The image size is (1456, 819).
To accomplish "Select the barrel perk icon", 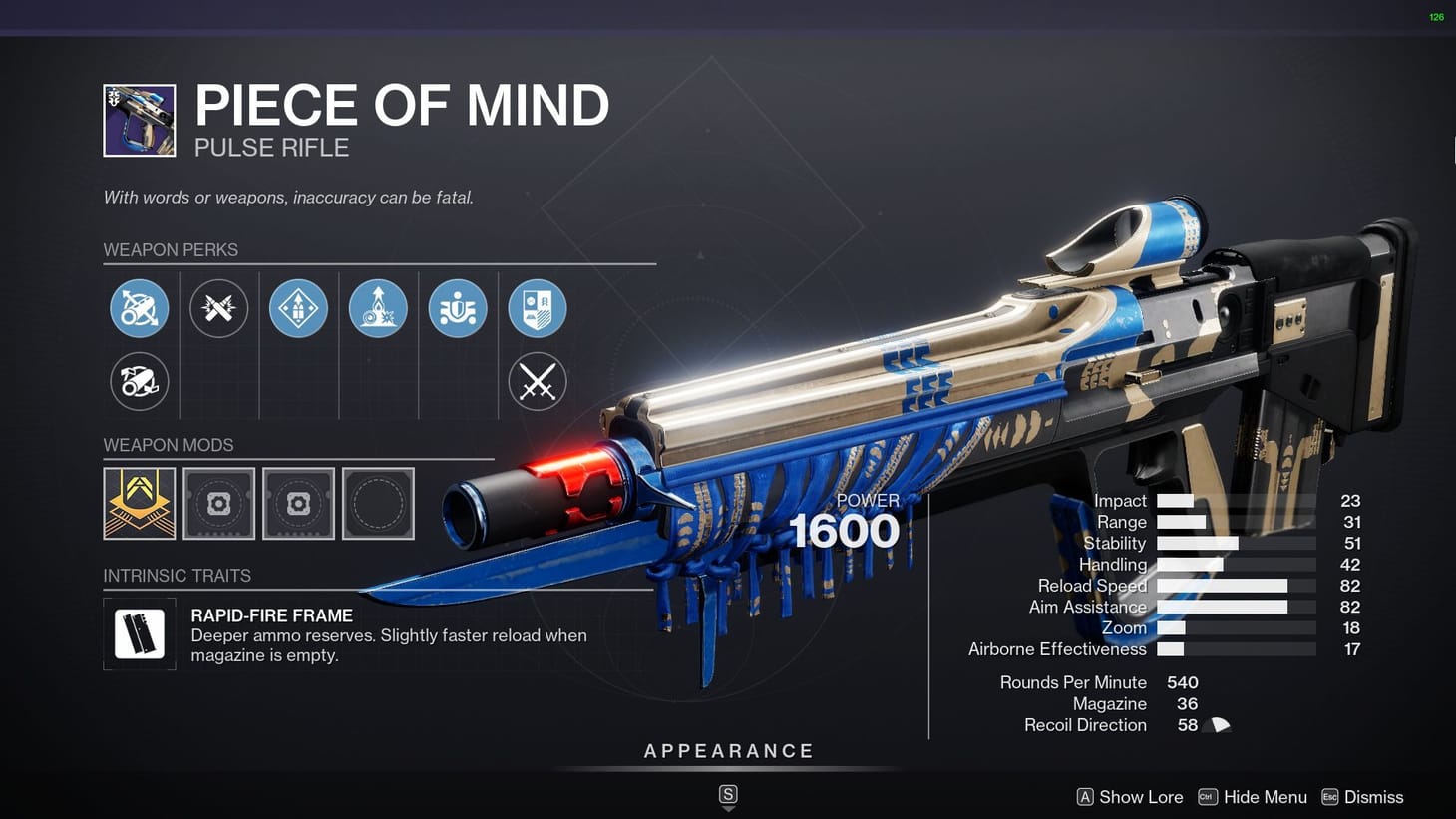I will tap(140, 308).
